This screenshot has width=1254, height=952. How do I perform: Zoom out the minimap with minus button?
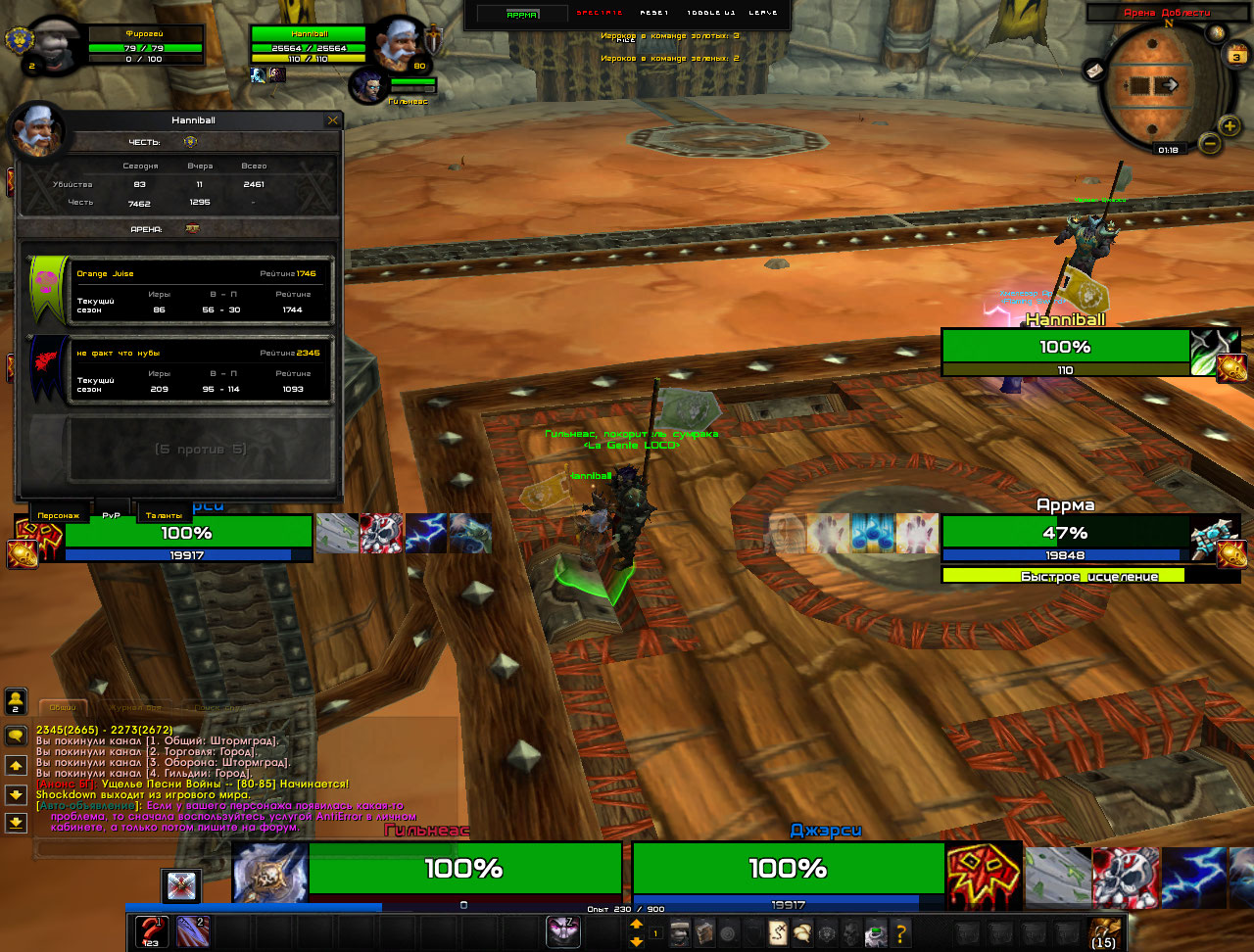(1209, 144)
